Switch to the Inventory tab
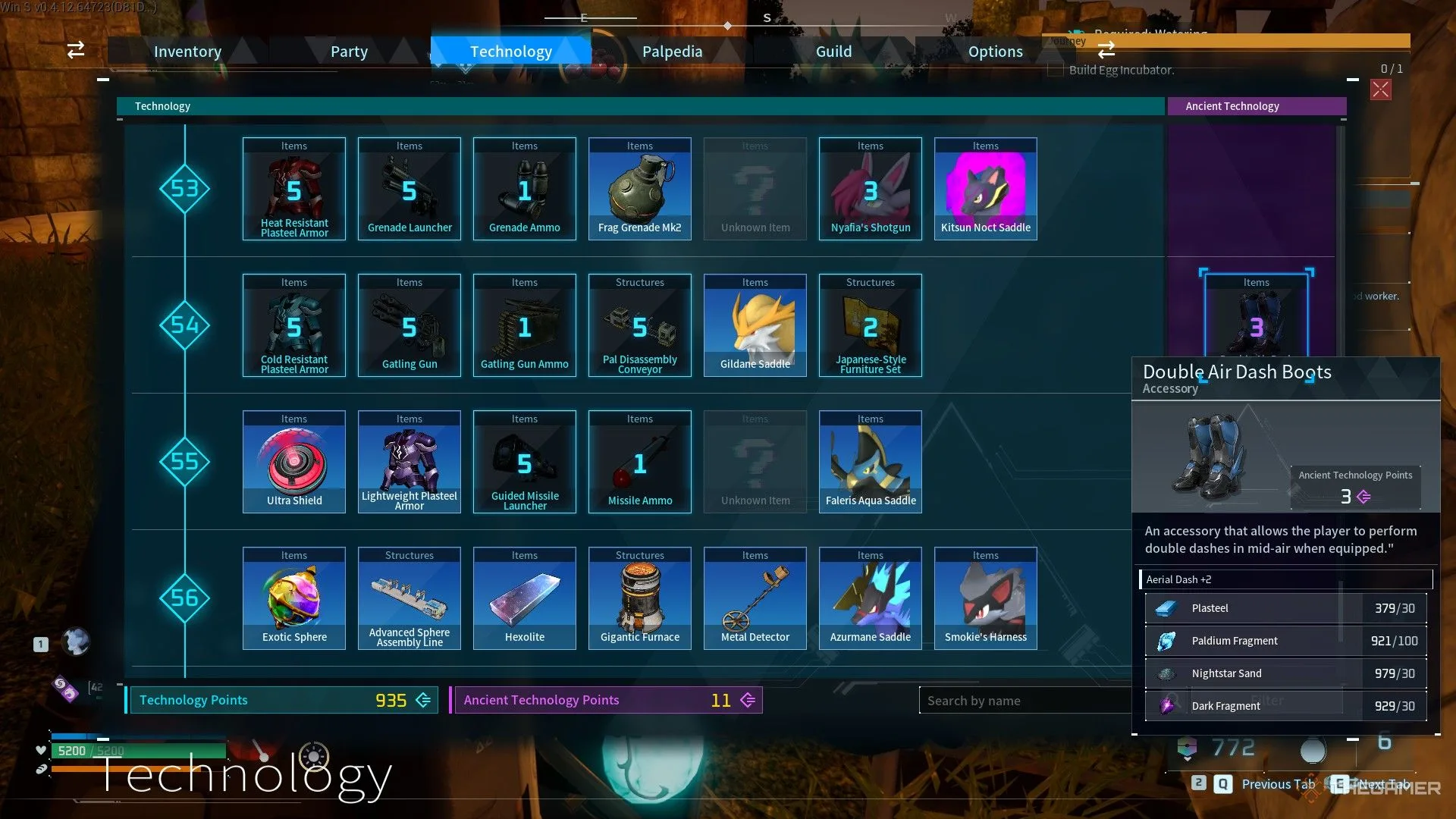 pos(187,52)
